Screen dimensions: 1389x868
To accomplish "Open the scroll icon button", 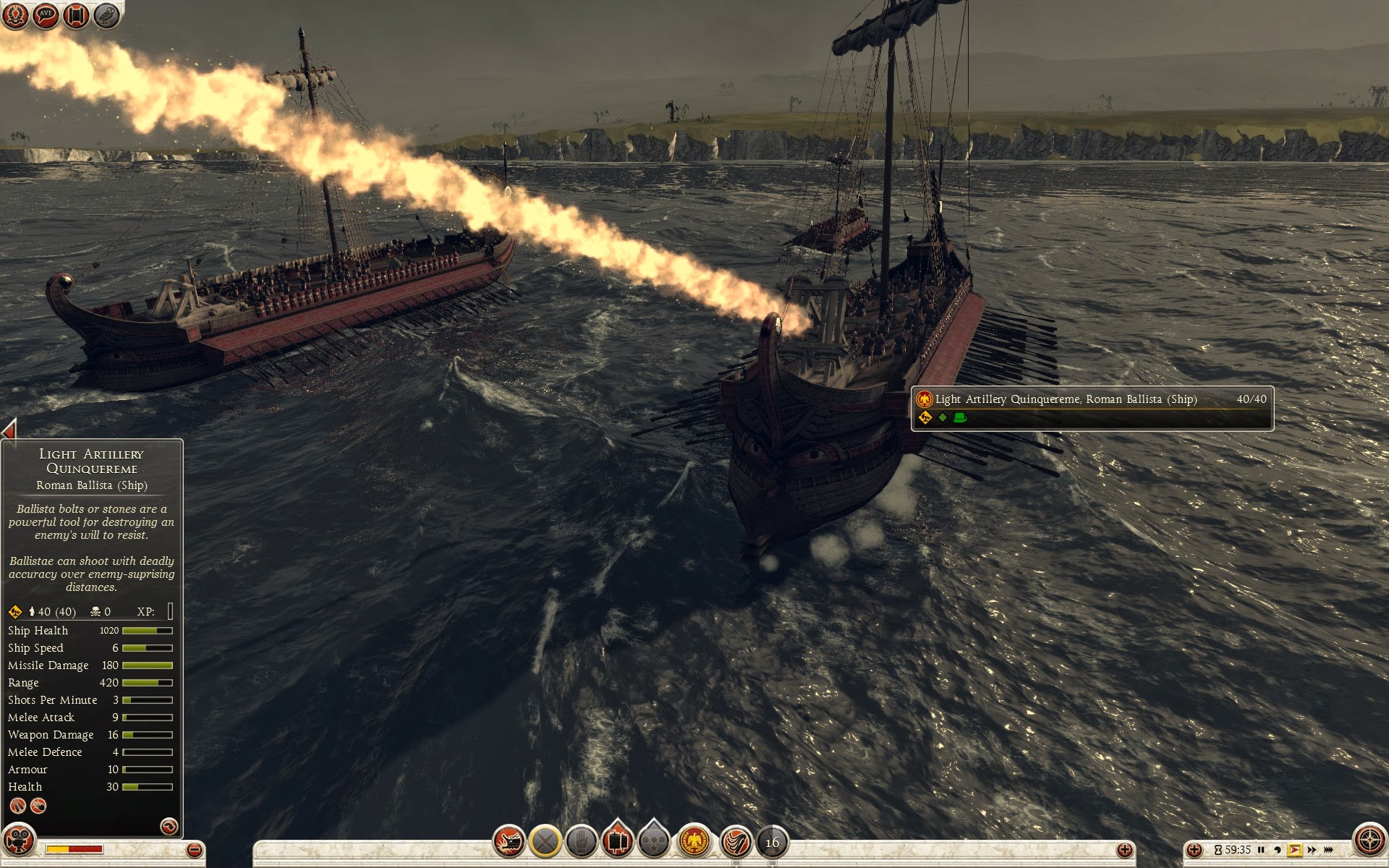I will [x=76, y=15].
